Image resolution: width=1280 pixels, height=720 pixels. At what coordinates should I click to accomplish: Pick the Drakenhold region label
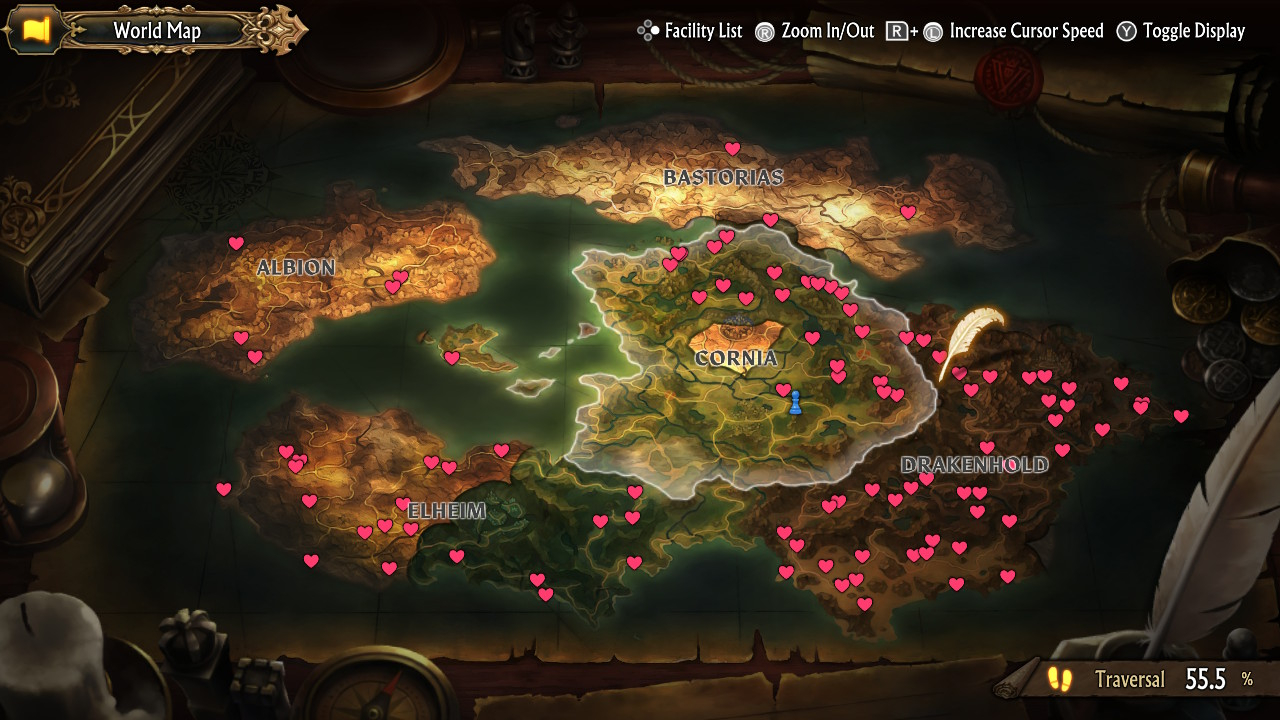(x=974, y=464)
